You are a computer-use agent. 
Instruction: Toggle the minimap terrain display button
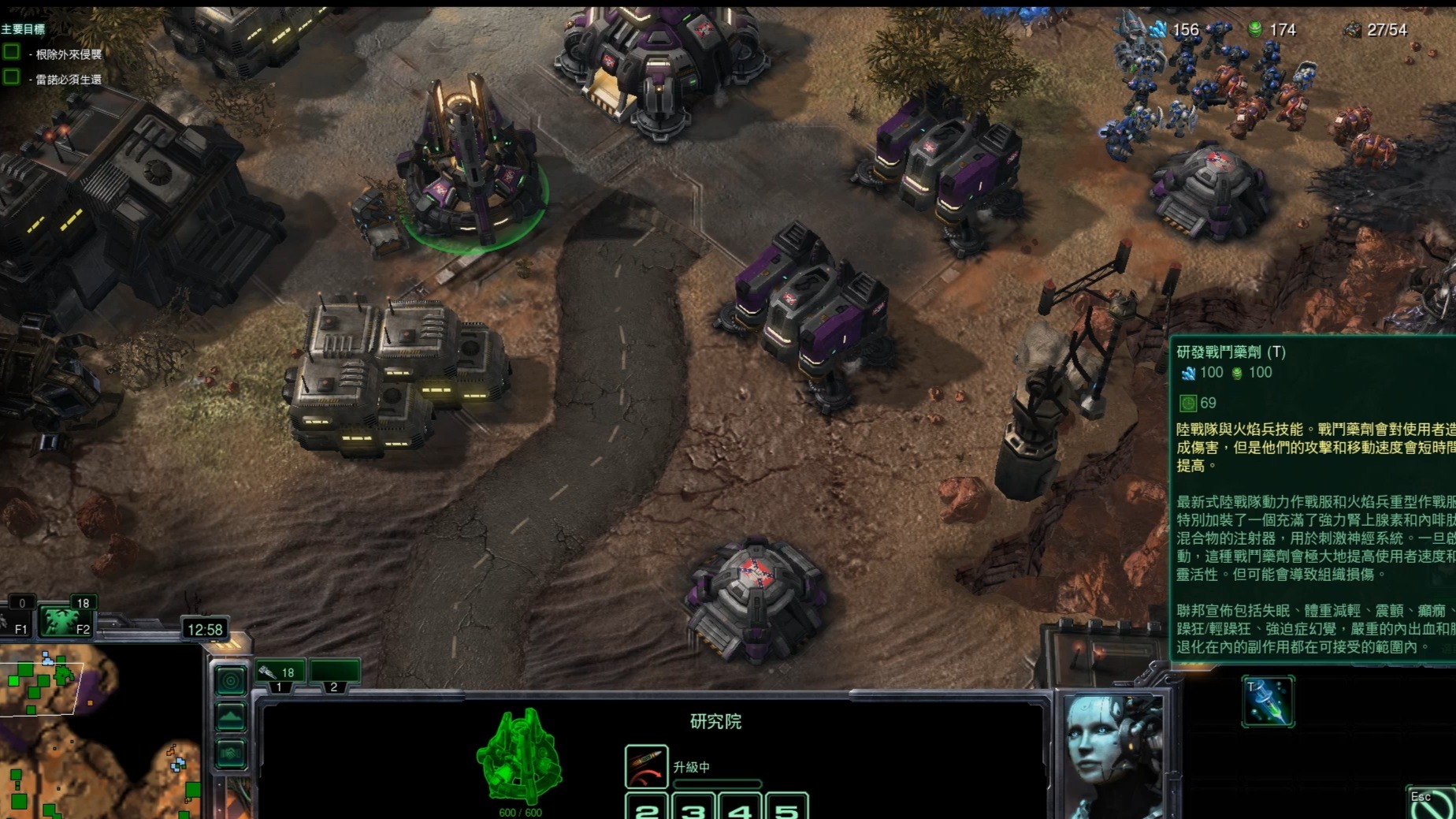tap(230, 717)
